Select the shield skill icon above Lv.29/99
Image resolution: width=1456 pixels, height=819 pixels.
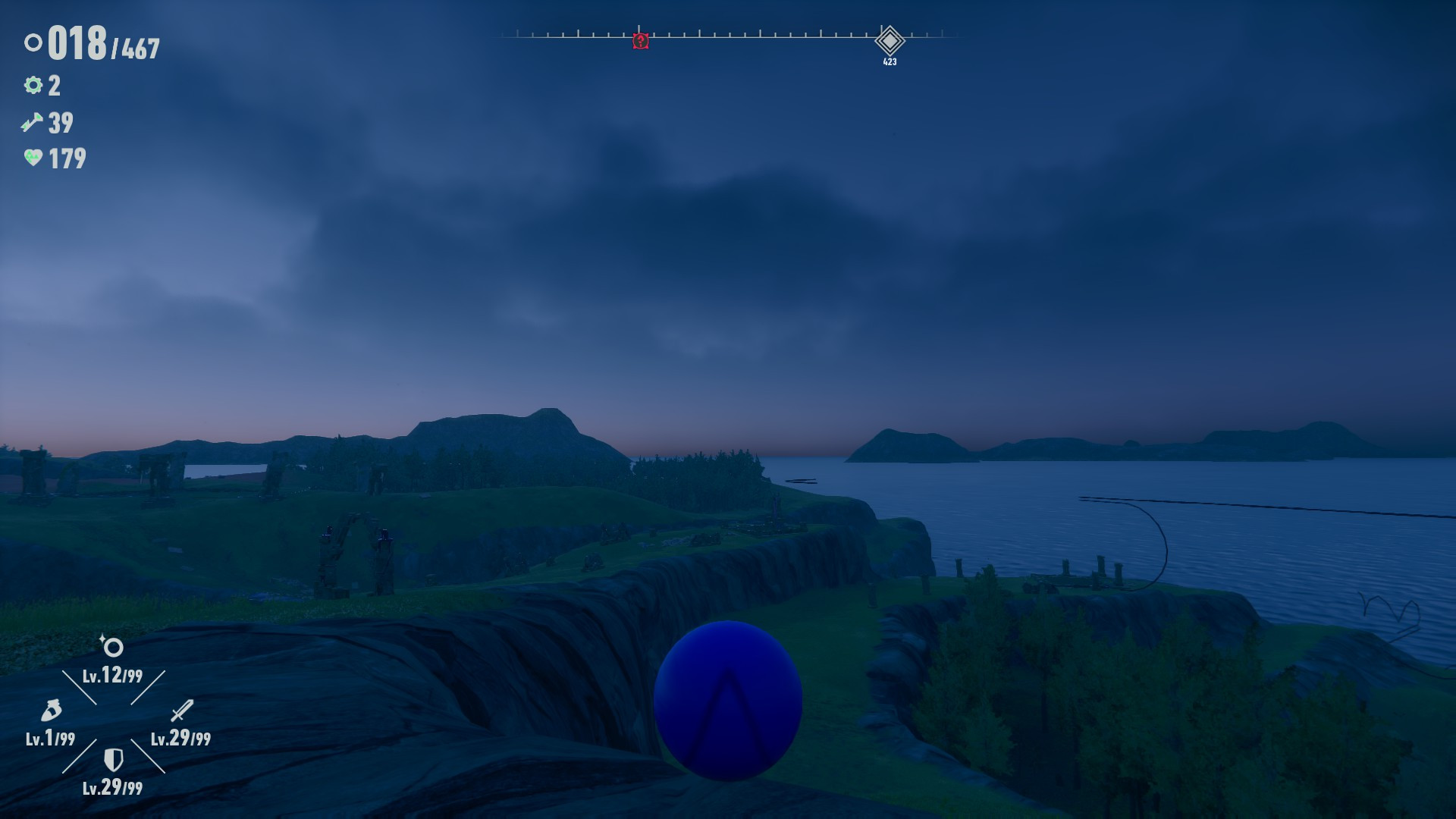point(112,758)
